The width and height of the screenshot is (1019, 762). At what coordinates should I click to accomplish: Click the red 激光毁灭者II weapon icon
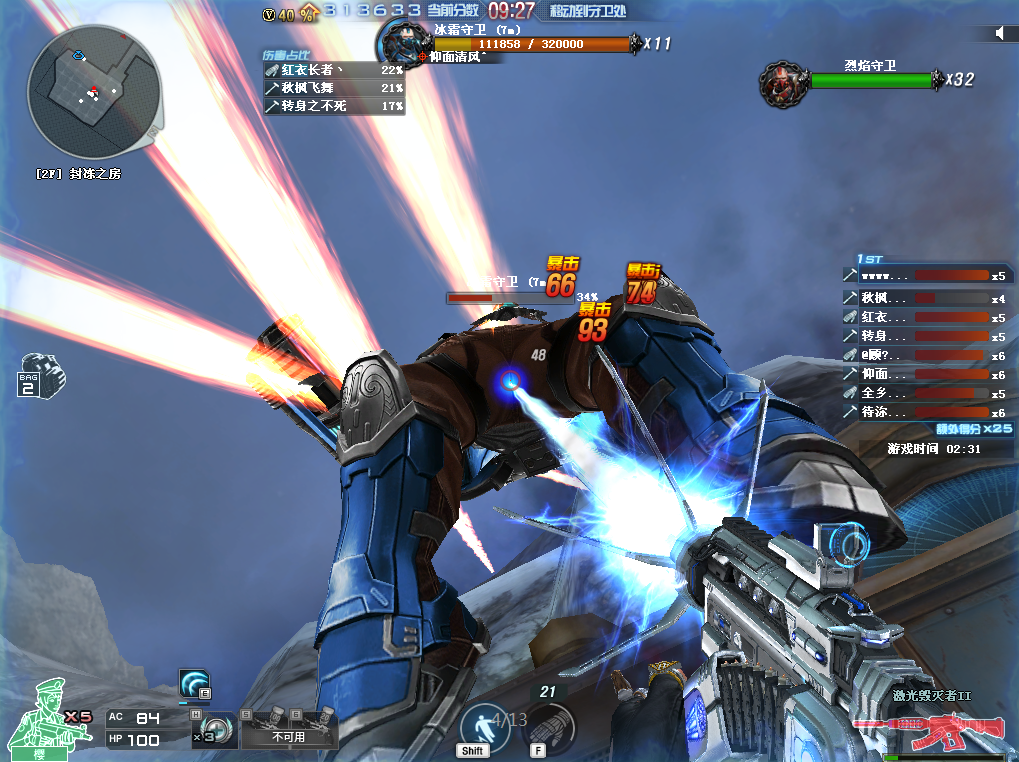(x=937, y=732)
